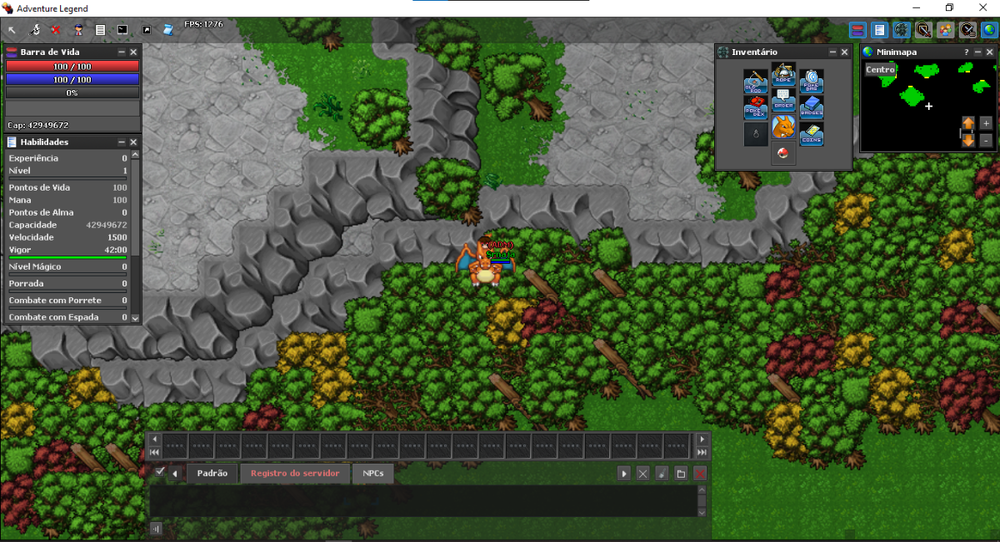Zoom out the minimap with minus button

tap(986, 140)
